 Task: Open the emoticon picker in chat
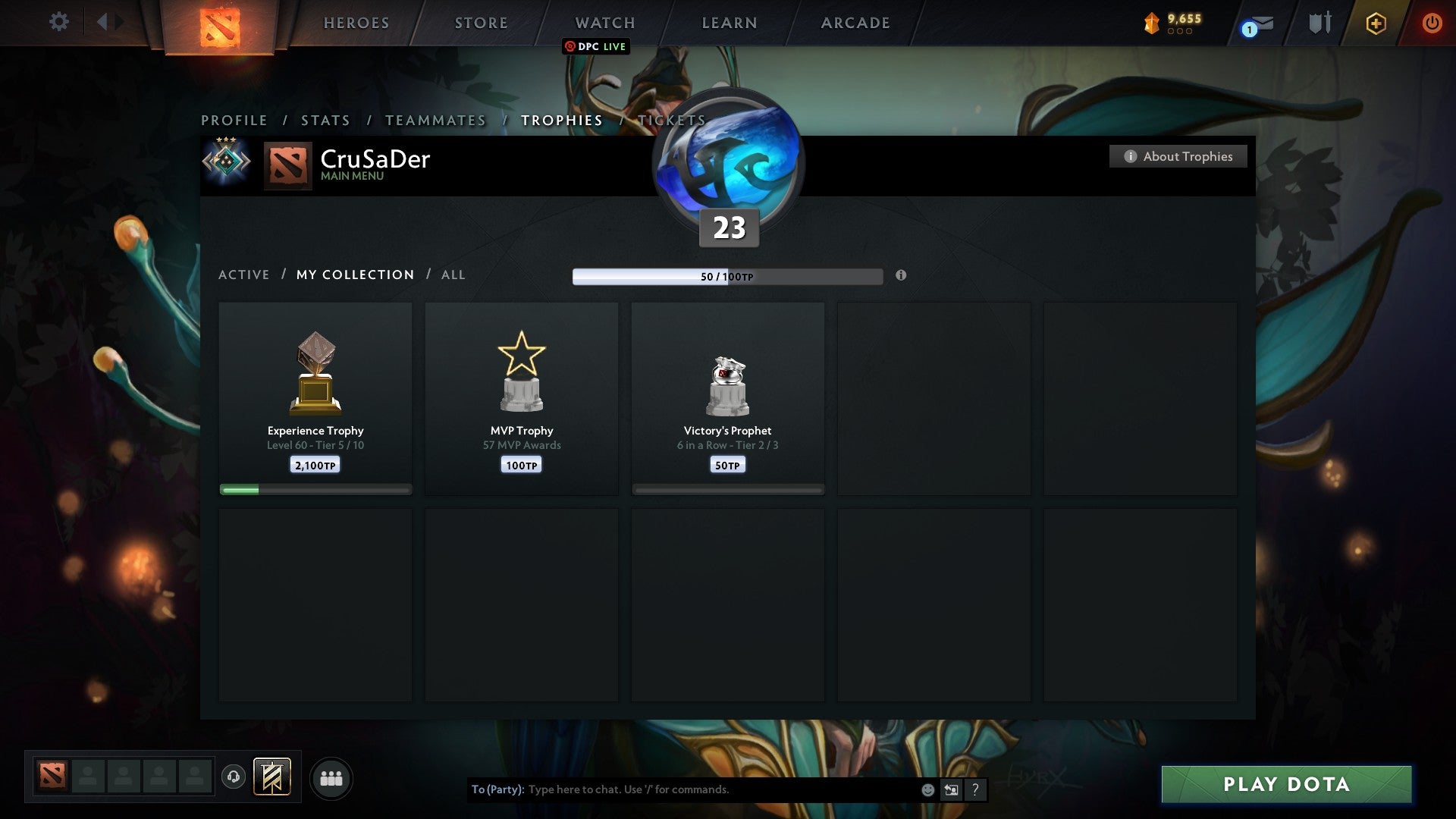click(x=927, y=789)
